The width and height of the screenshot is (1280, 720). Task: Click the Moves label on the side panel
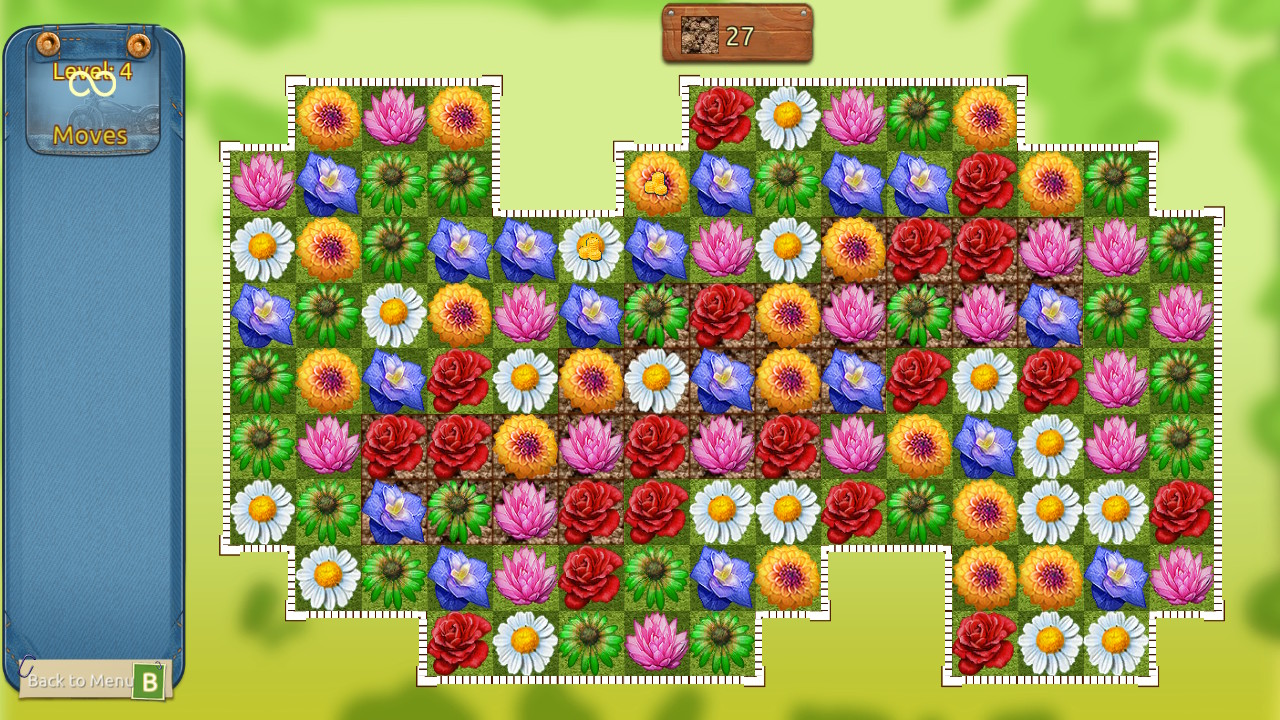[91, 137]
